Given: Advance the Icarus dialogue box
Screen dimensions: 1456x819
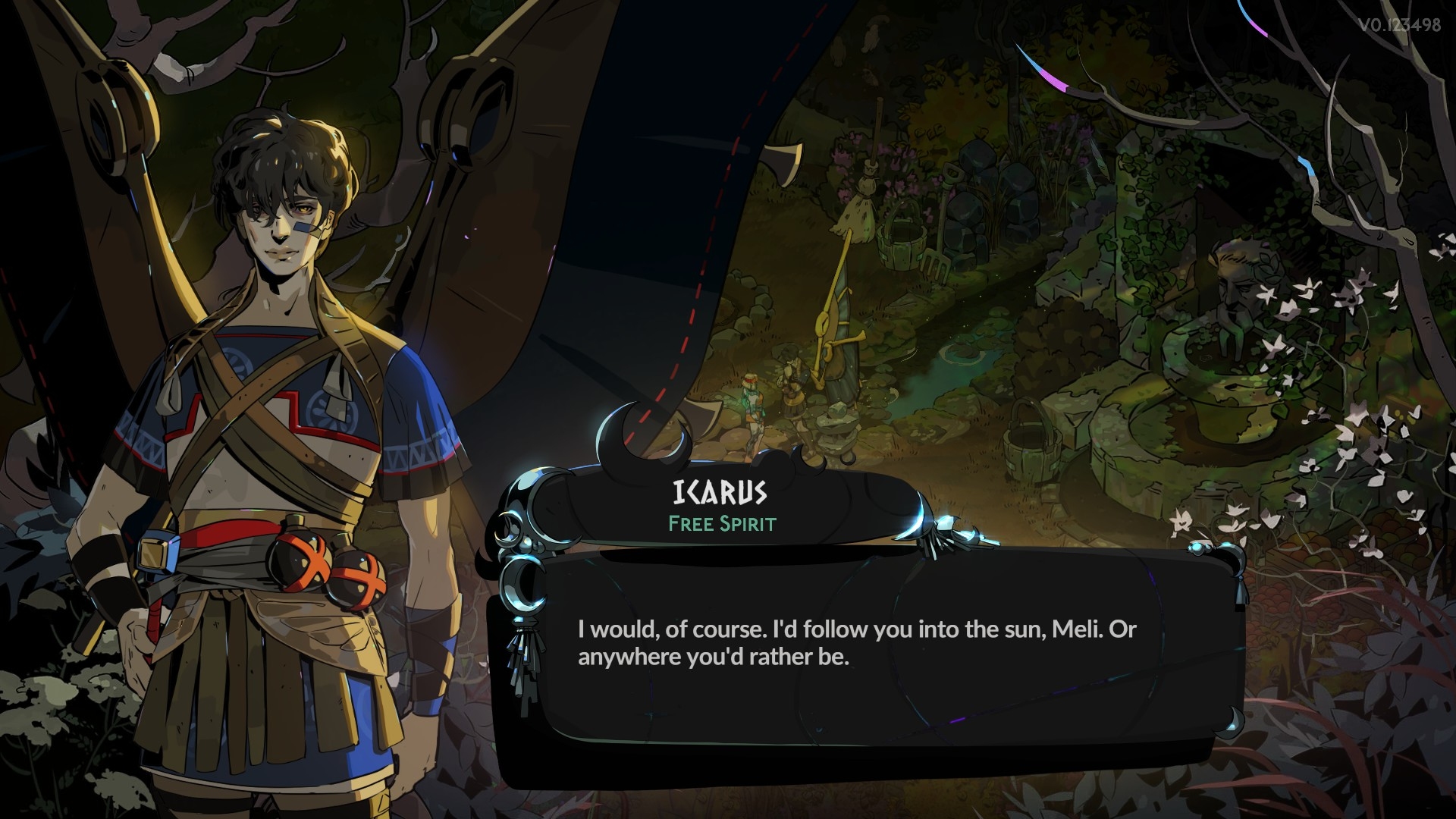Looking at the screenshot, I should pos(857,645).
